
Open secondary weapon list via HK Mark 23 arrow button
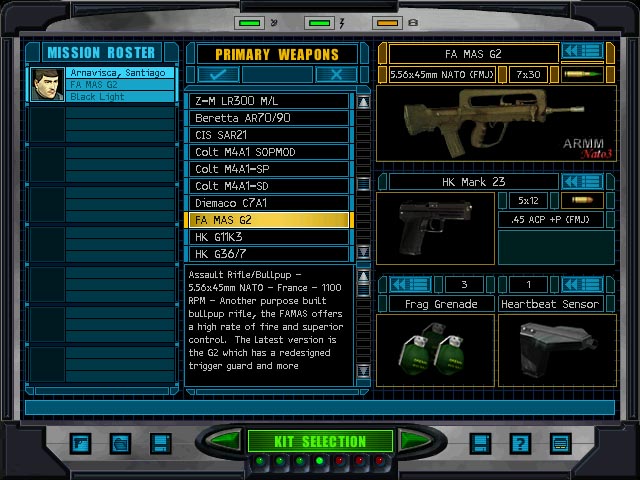coord(581,181)
